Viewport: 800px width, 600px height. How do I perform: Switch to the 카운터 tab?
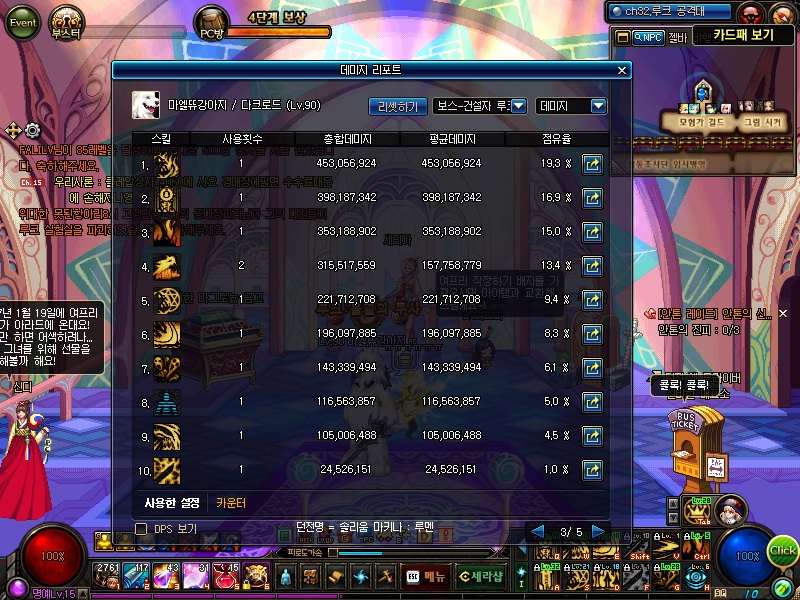pos(231,503)
